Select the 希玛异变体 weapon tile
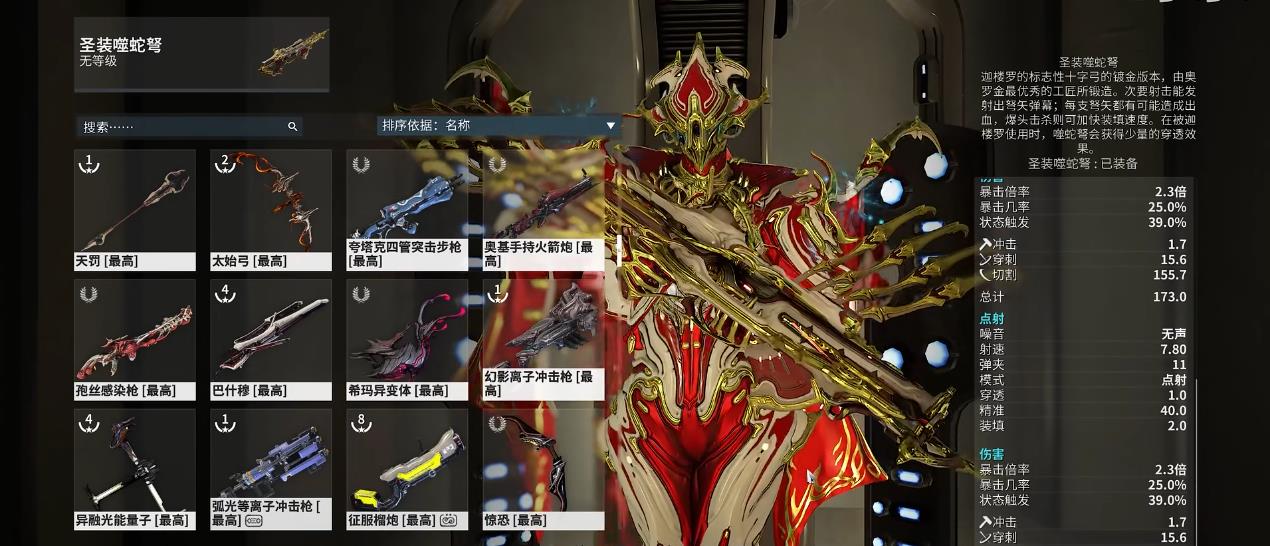The image size is (1270, 546). [x=407, y=340]
